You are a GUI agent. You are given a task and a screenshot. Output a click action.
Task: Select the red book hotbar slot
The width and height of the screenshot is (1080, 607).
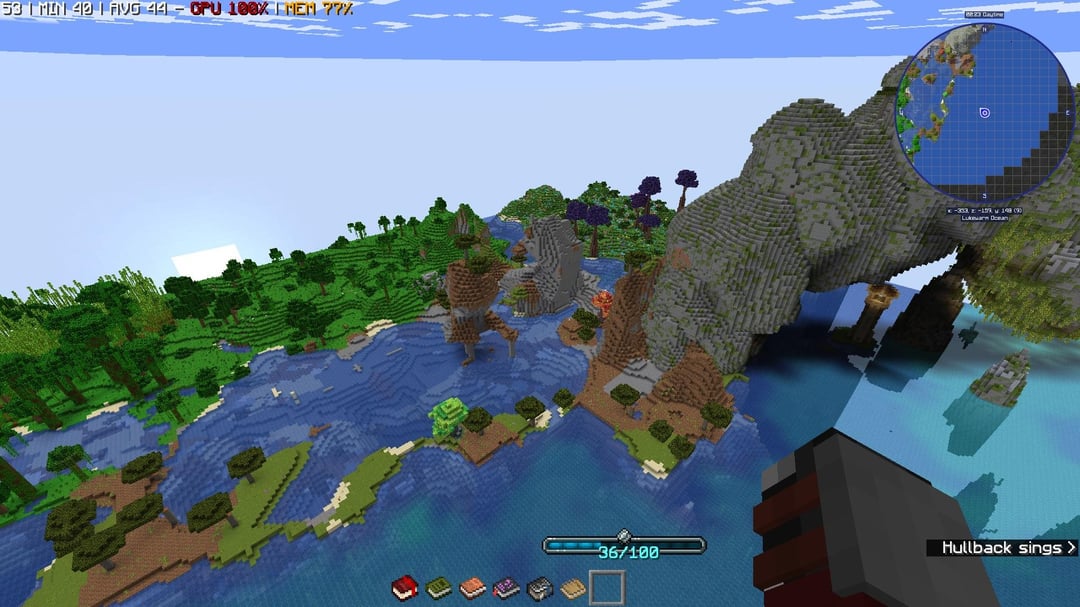(405, 588)
